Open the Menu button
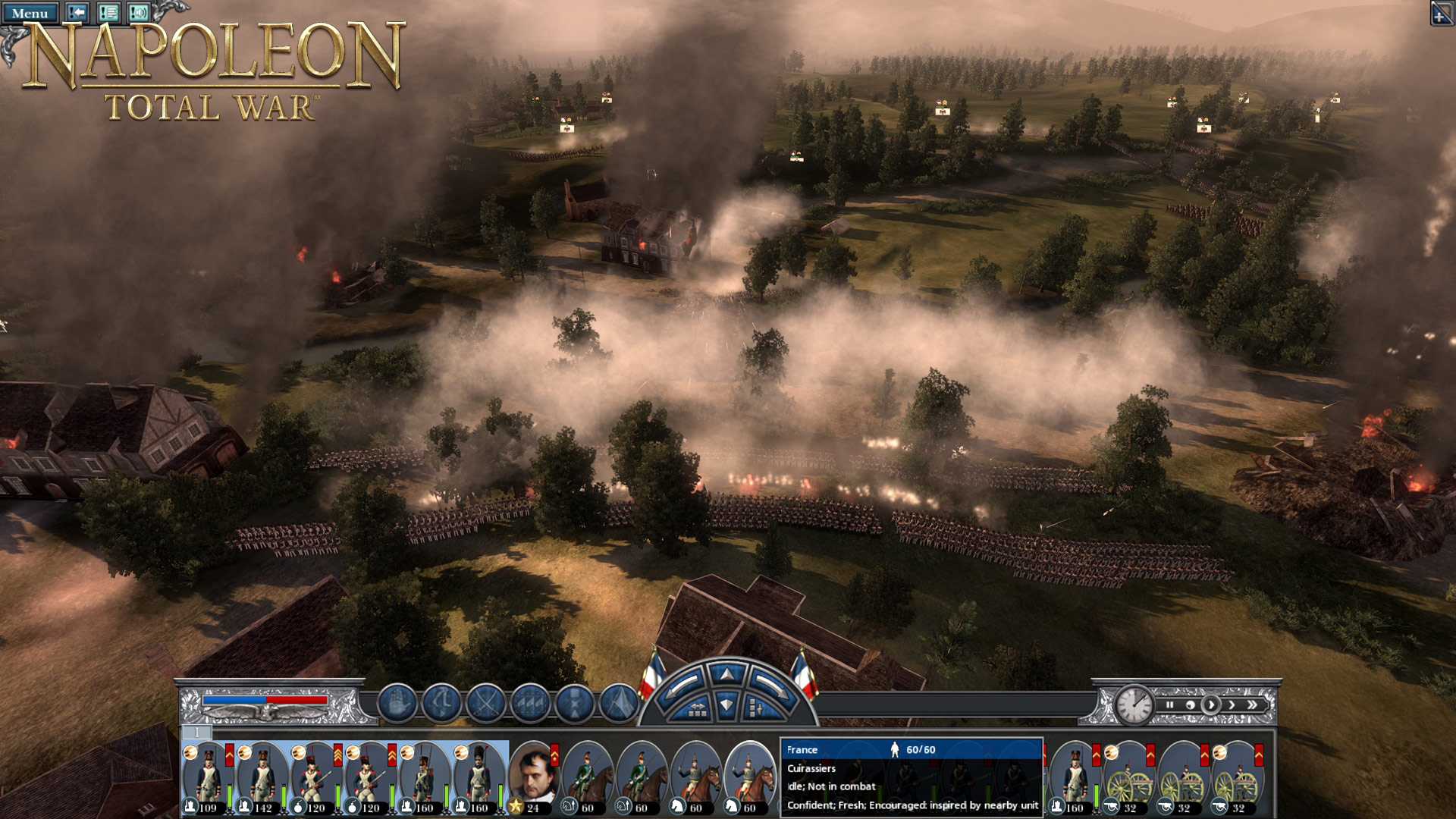Image resolution: width=1456 pixels, height=819 pixels. pos(30,13)
